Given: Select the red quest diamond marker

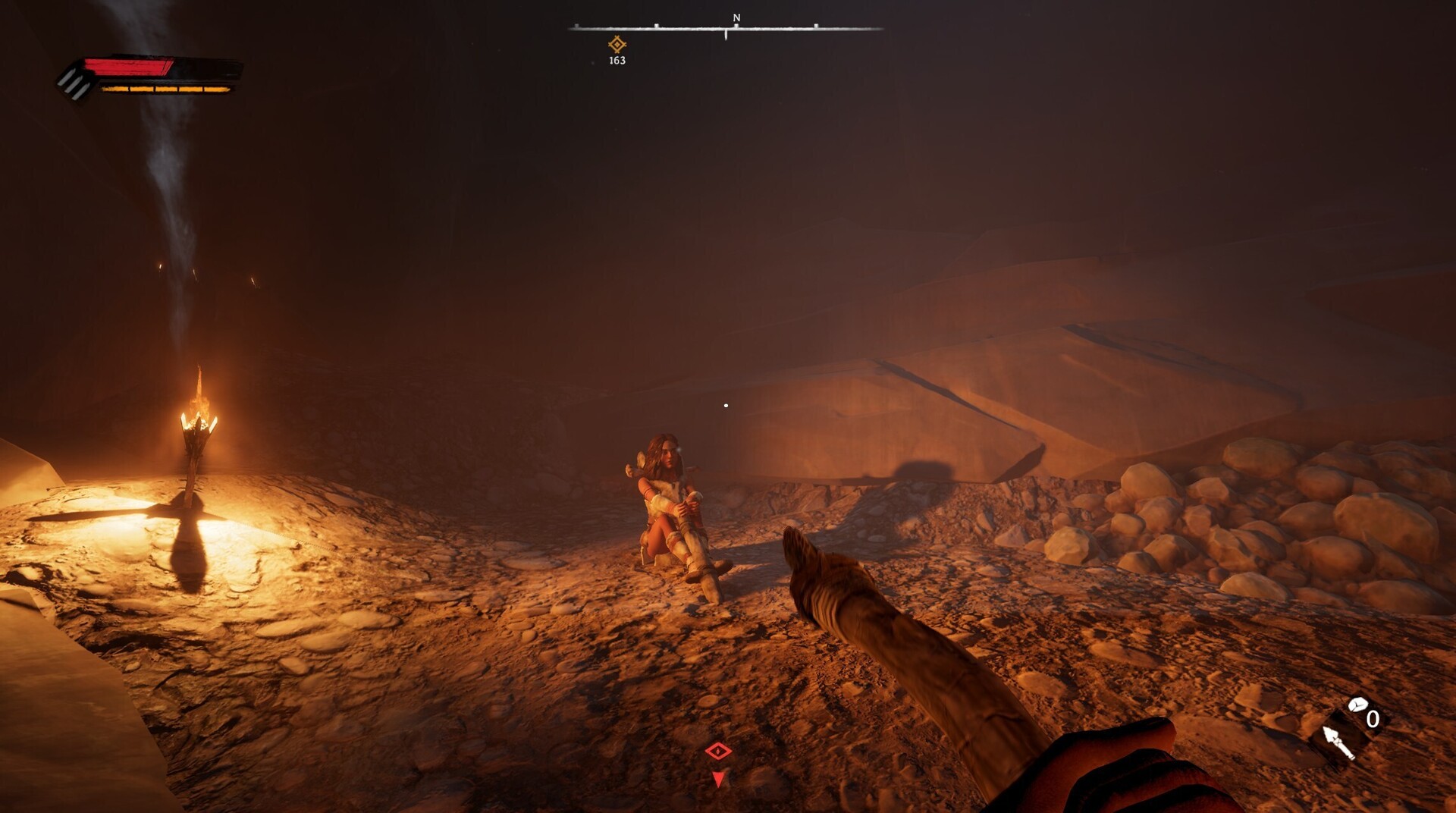Looking at the screenshot, I should tap(718, 751).
